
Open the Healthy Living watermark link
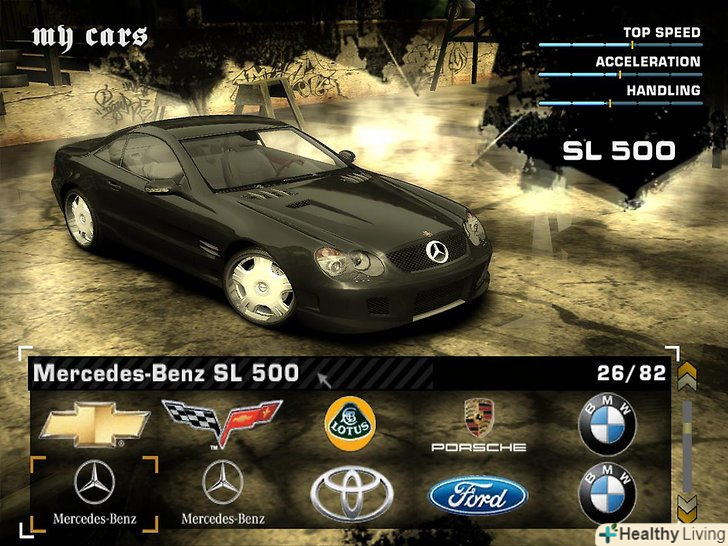(662, 534)
